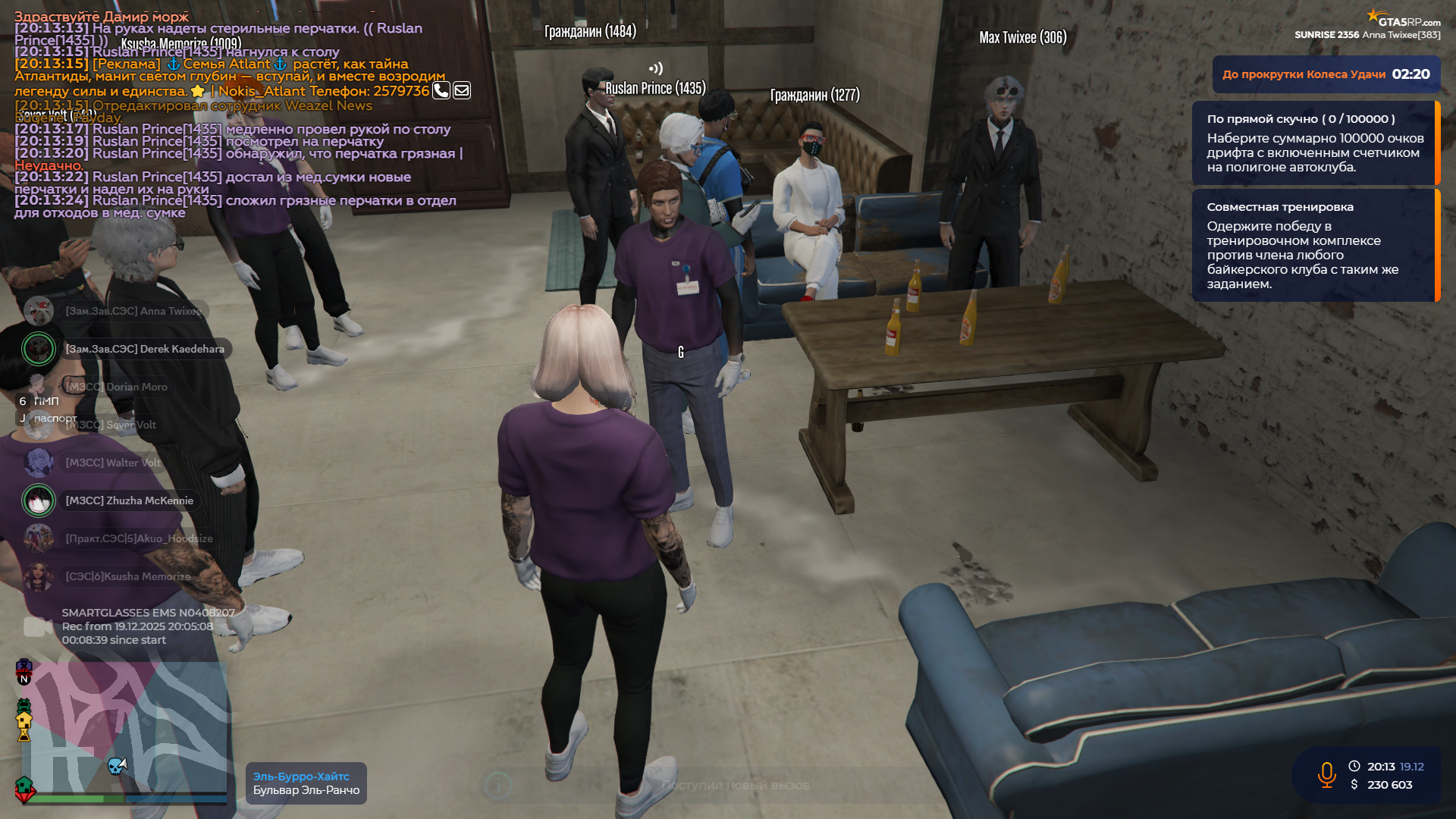Click the phone icon in the Atlant advertisement

coord(441,89)
